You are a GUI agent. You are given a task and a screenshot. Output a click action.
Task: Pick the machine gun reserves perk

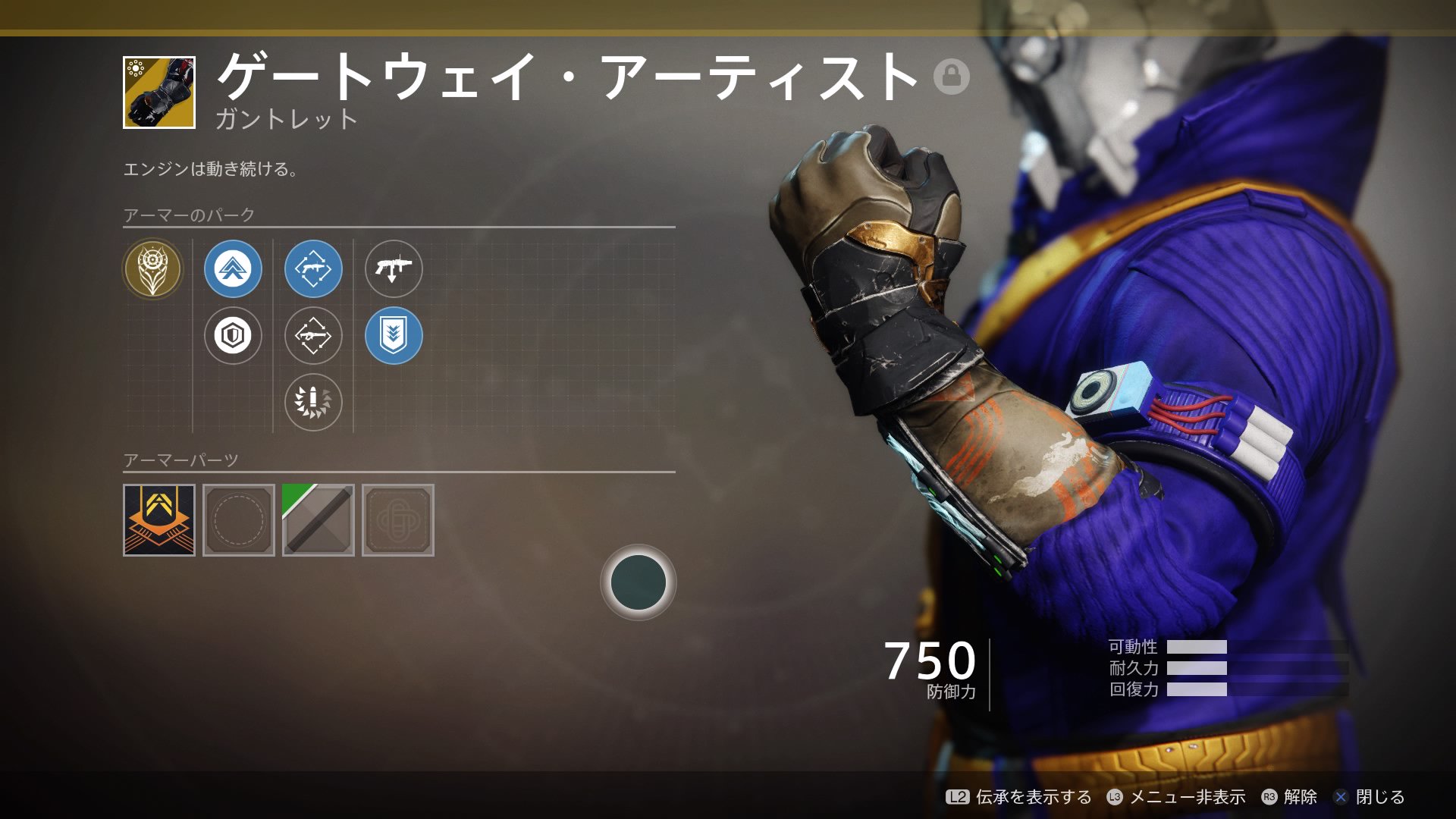pyautogui.click(x=394, y=268)
